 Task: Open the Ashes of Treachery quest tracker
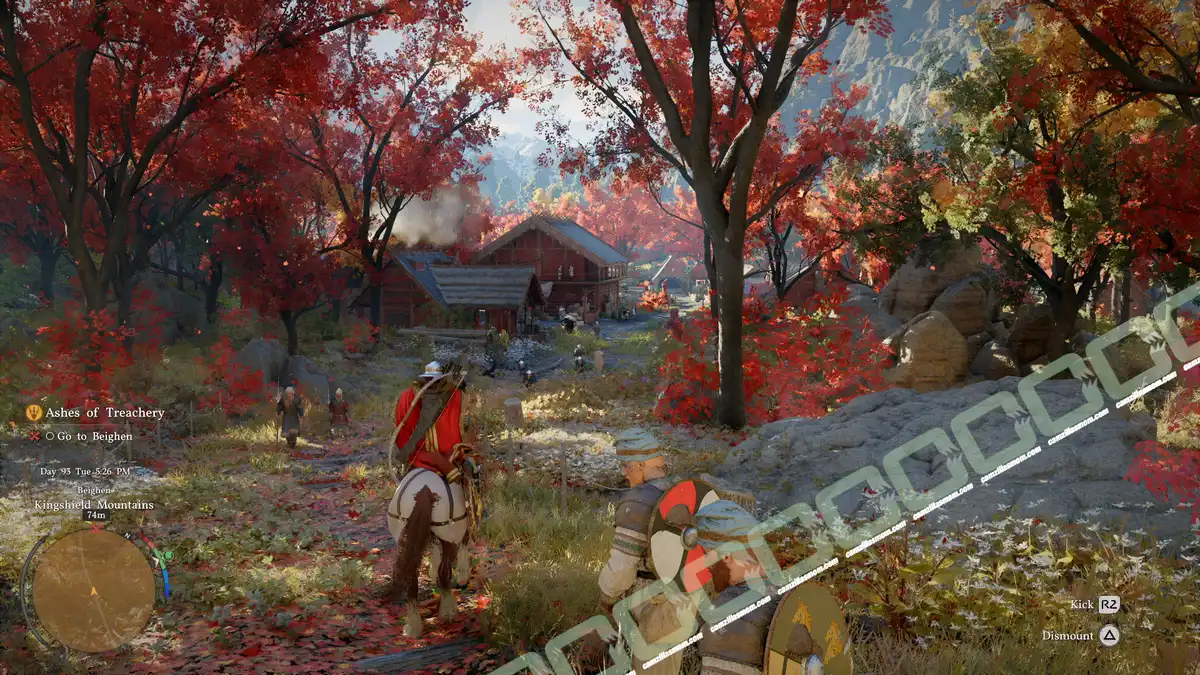[x=104, y=413]
